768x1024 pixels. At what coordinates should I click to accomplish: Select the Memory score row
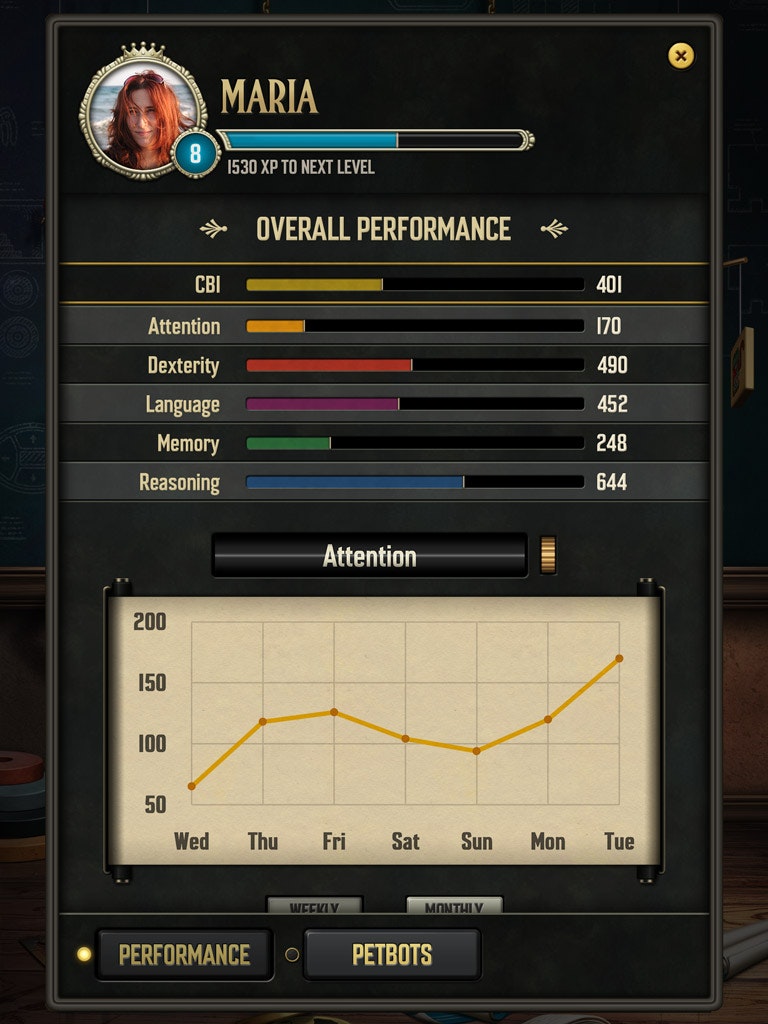[384, 443]
